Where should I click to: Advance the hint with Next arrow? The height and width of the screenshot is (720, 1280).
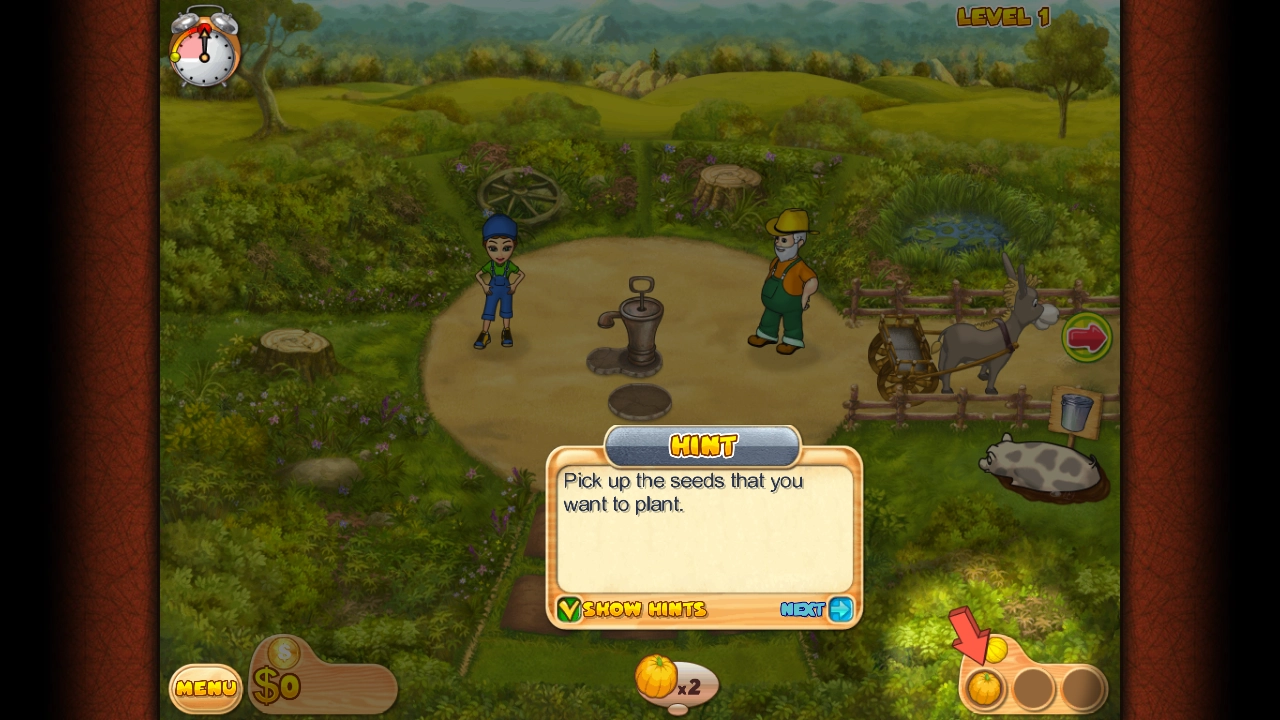click(x=840, y=609)
